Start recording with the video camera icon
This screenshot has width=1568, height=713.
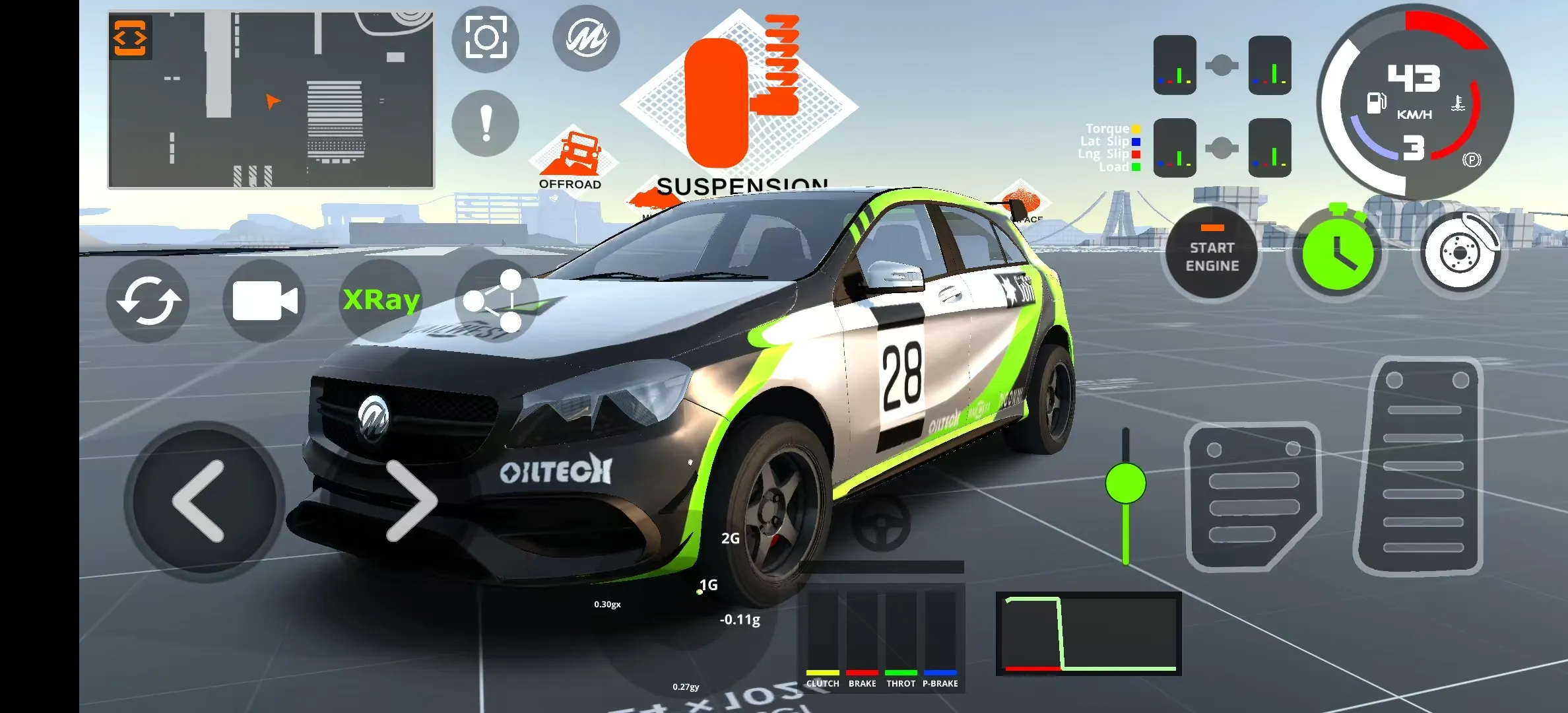click(264, 300)
